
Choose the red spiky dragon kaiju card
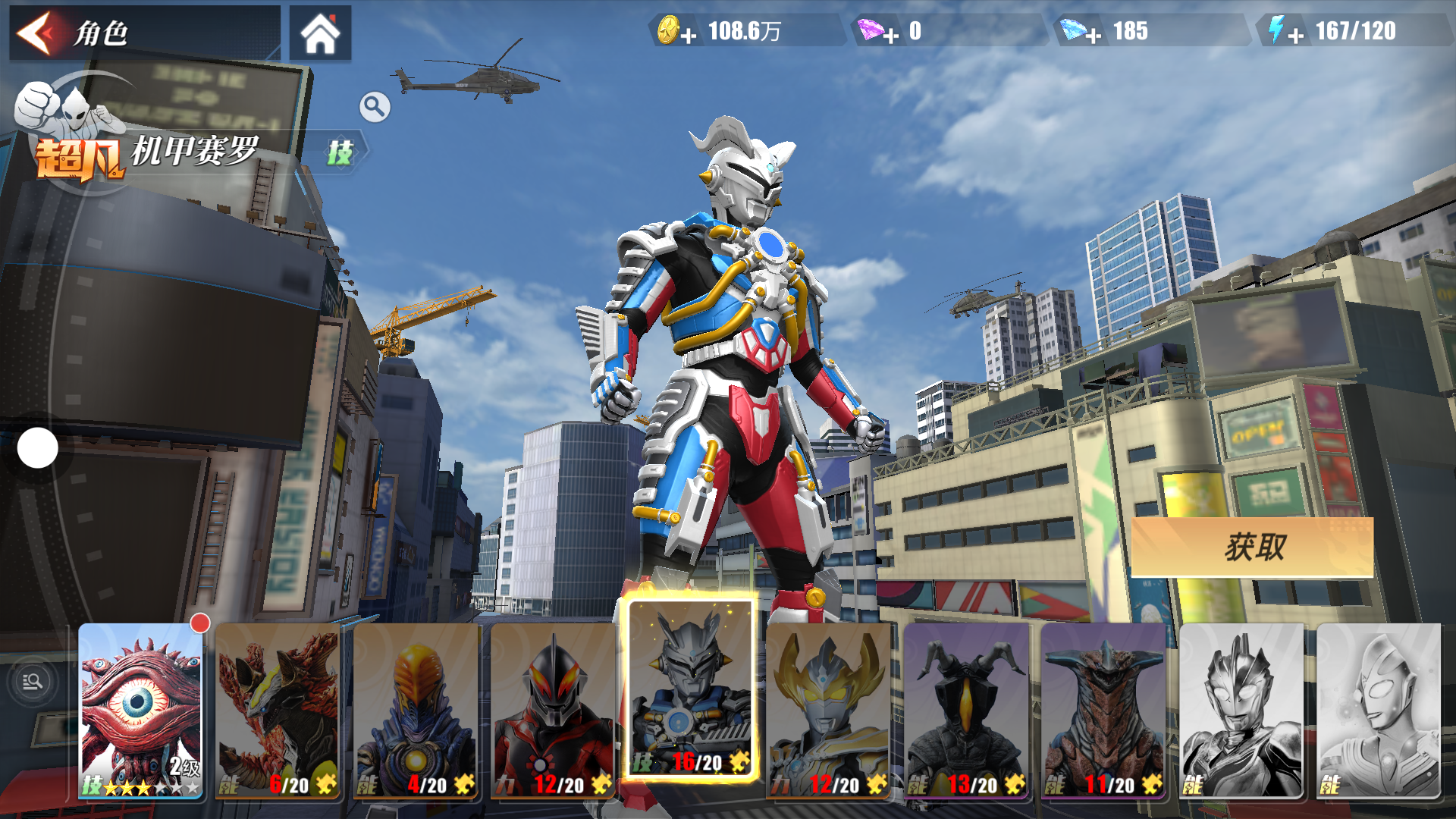point(278,711)
